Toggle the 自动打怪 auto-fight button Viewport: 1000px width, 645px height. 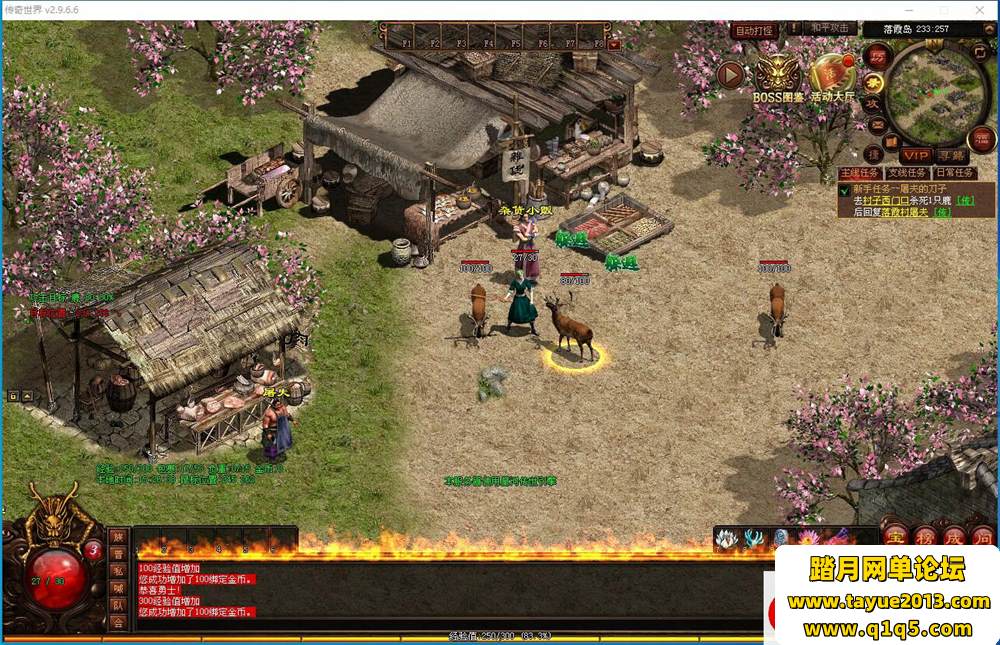[755, 31]
